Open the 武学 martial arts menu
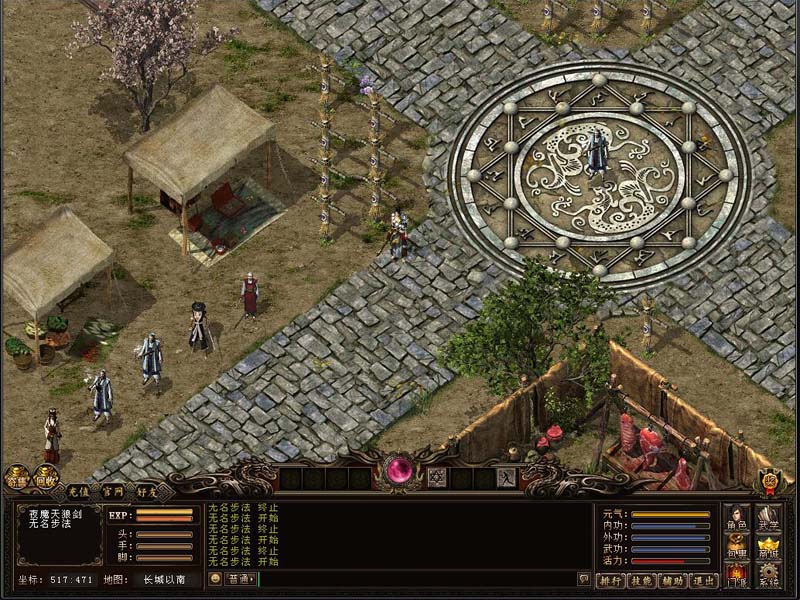This screenshot has width=800, height=600. [x=768, y=518]
